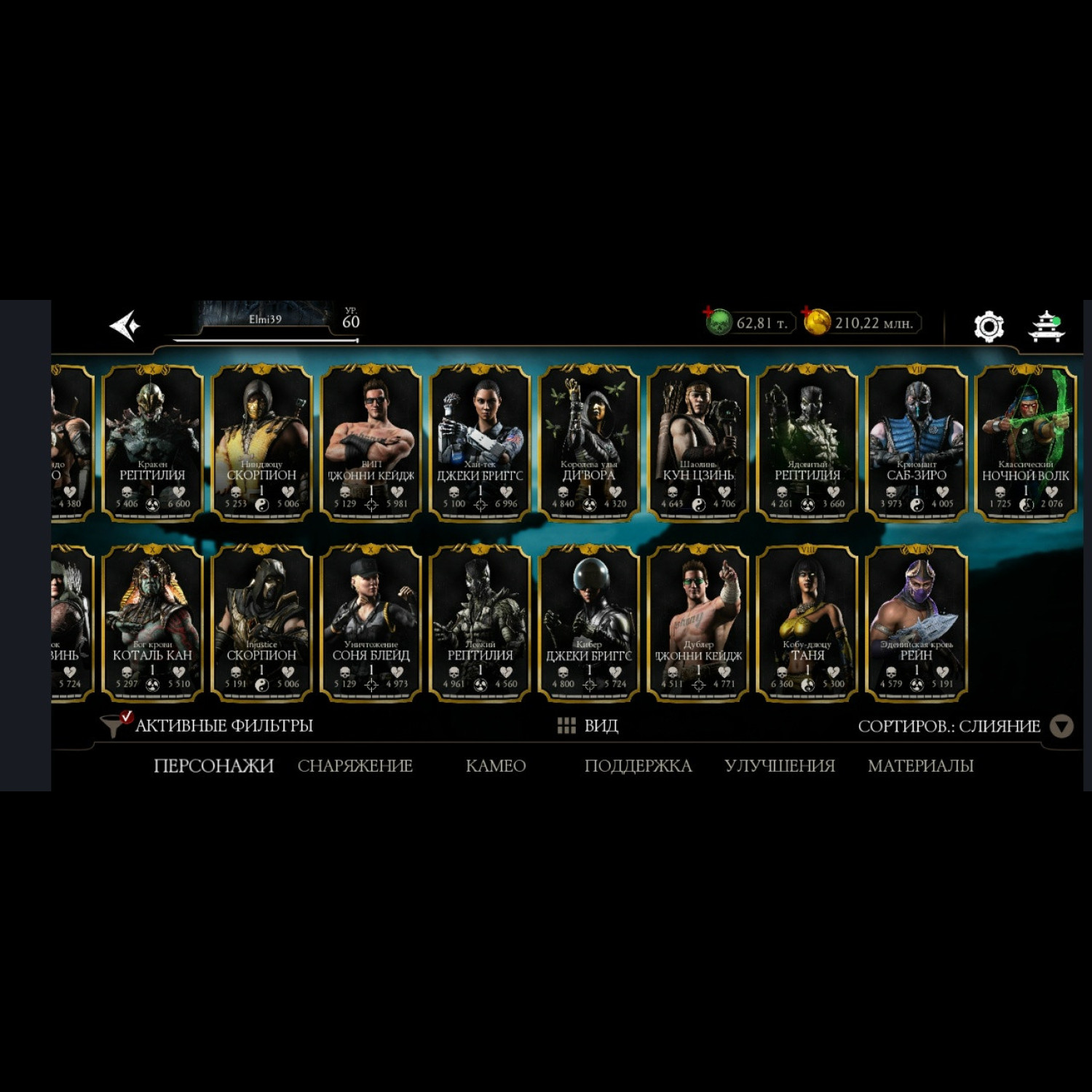Pick the Kotal Kahn character card
Viewport: 1092px width, 1092px height.
coord(152,623)
